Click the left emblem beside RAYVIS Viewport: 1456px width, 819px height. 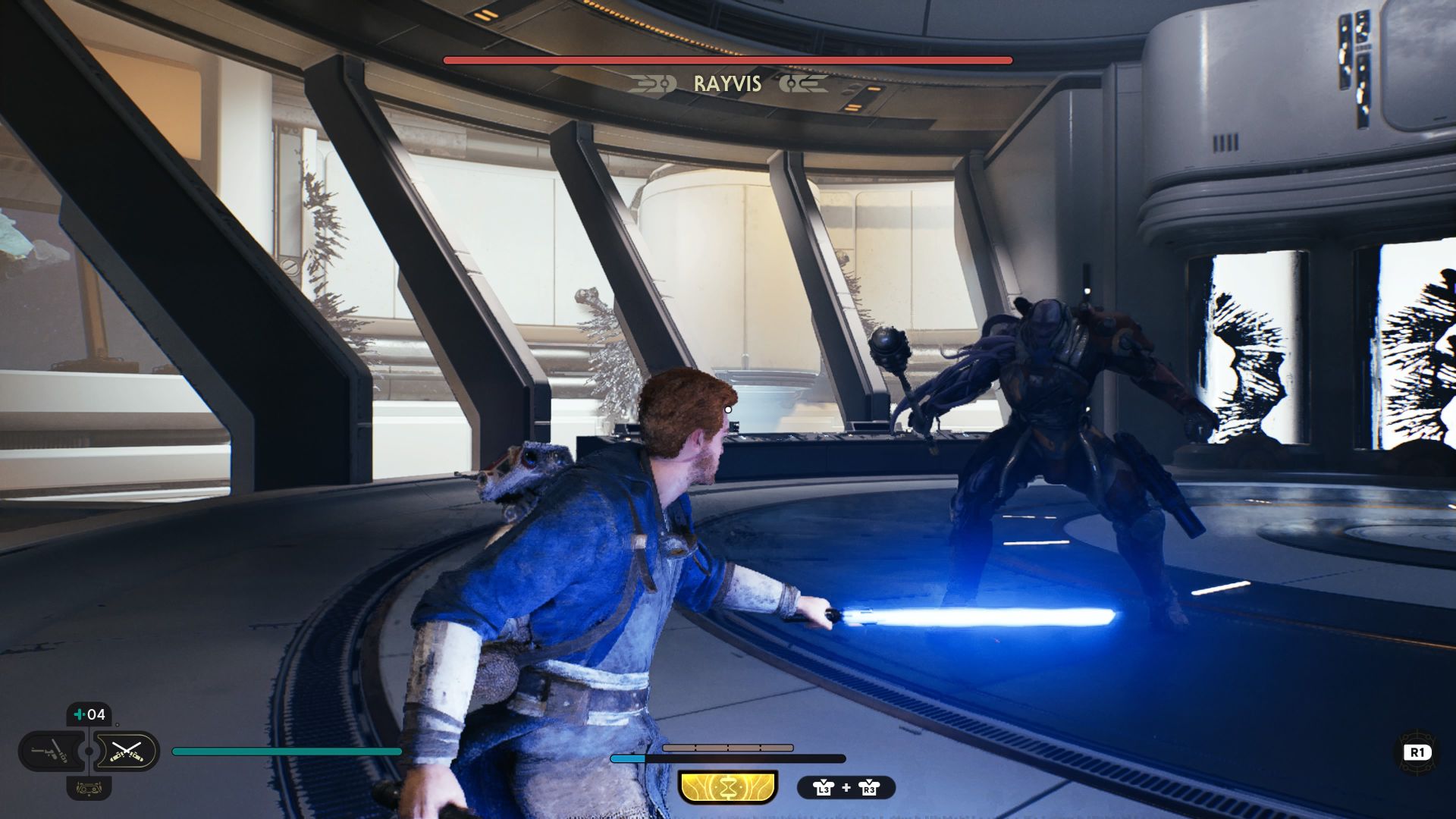(x=654, y=84)
